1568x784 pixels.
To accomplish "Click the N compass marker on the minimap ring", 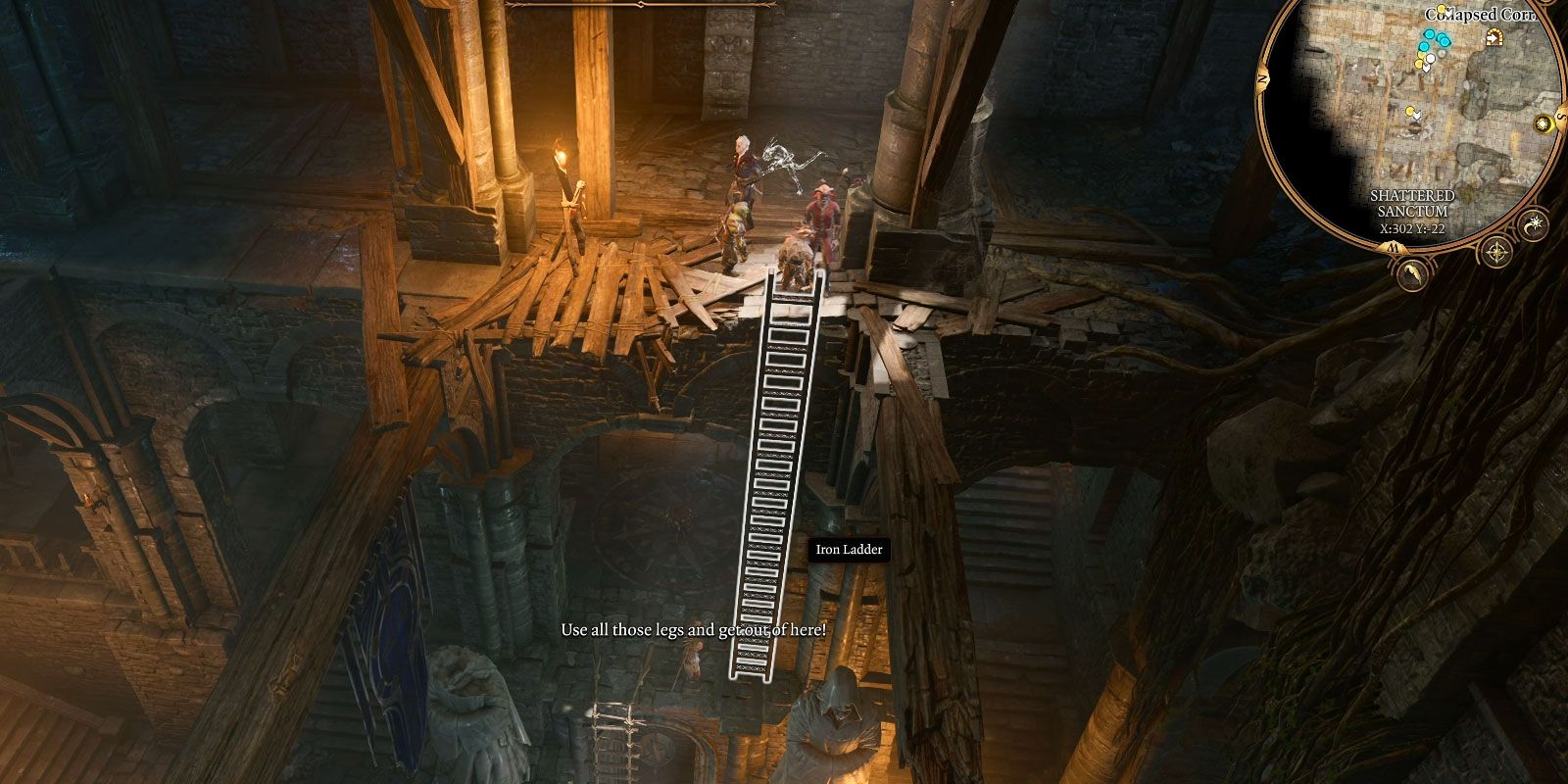I will (x=1261, y=77).
